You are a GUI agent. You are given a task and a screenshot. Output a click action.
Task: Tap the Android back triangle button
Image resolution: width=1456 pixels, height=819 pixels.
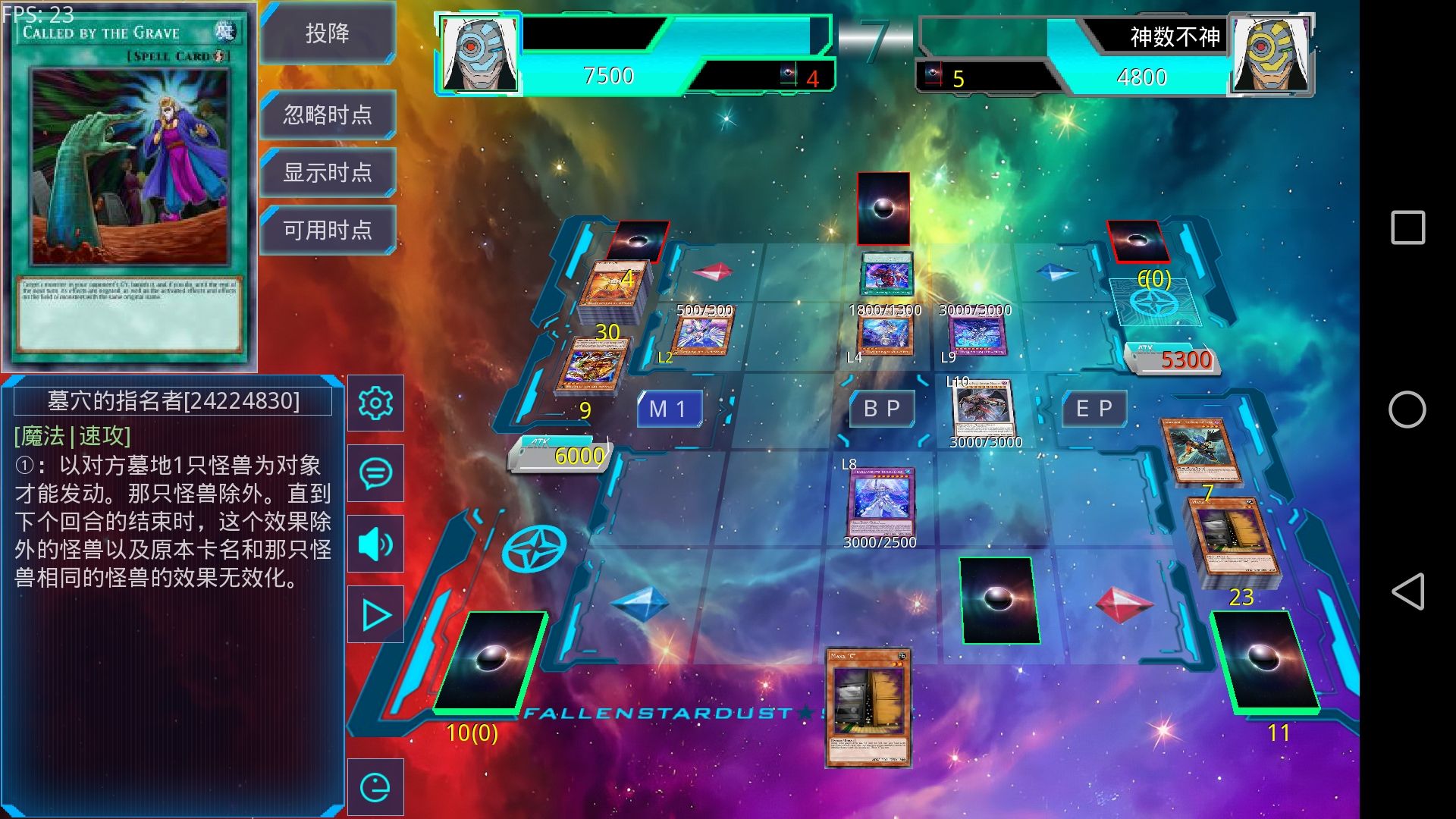point(1407,591)
